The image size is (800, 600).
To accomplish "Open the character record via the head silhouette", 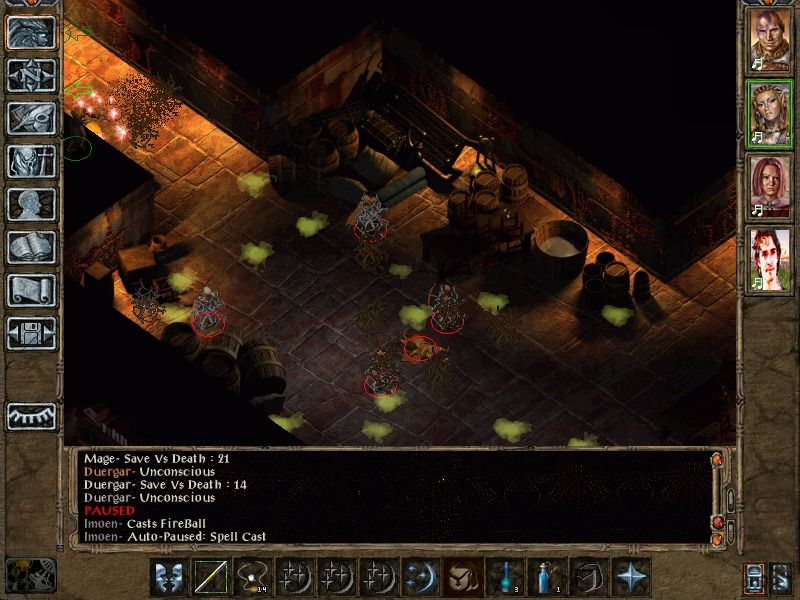I will pos(30,204).
